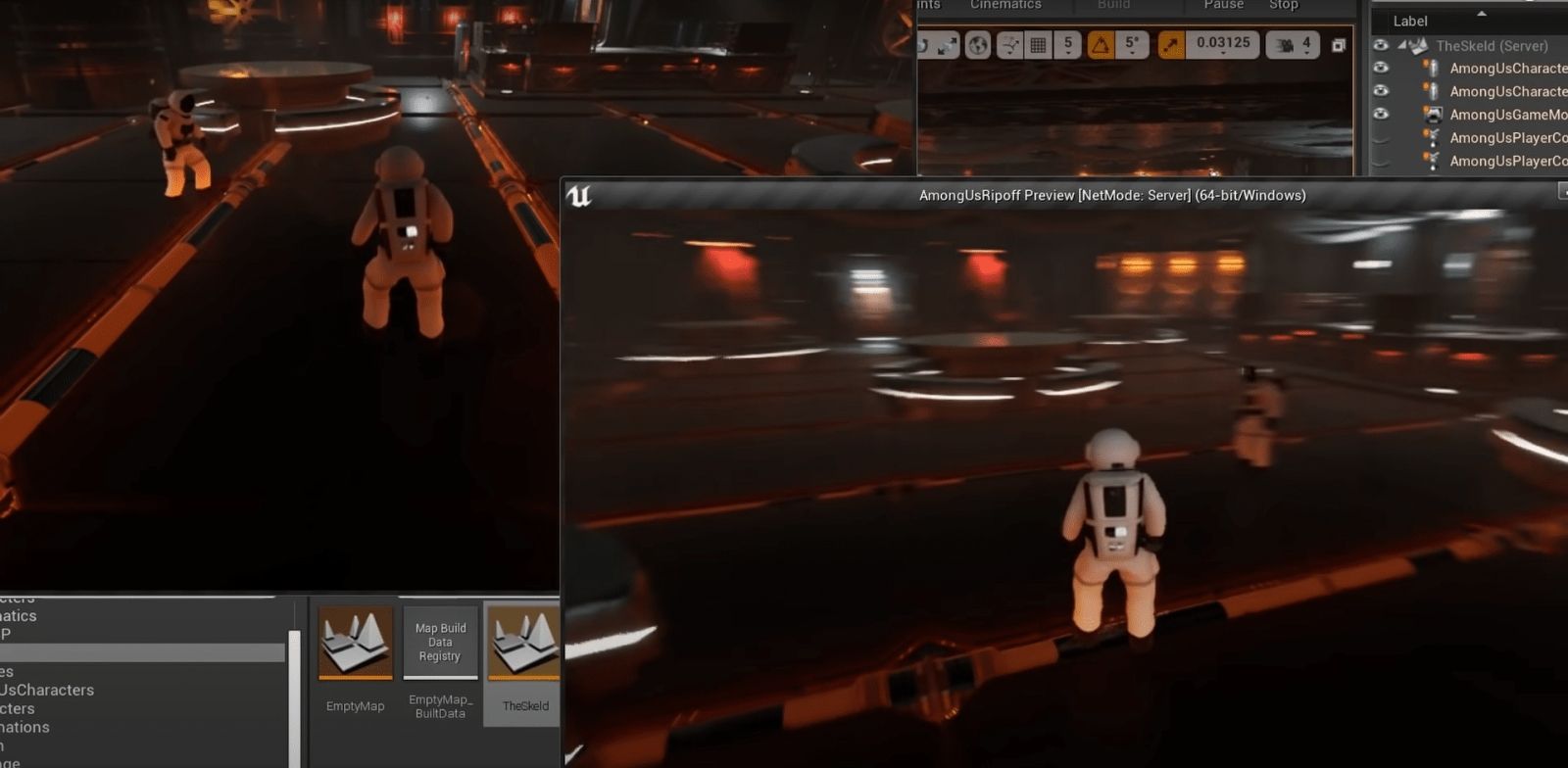The width and height of the screenshot is (1568, 768).
Task: Toggle the grid snapping icon
Action: pyautogui.click(x=1038, y=45)
